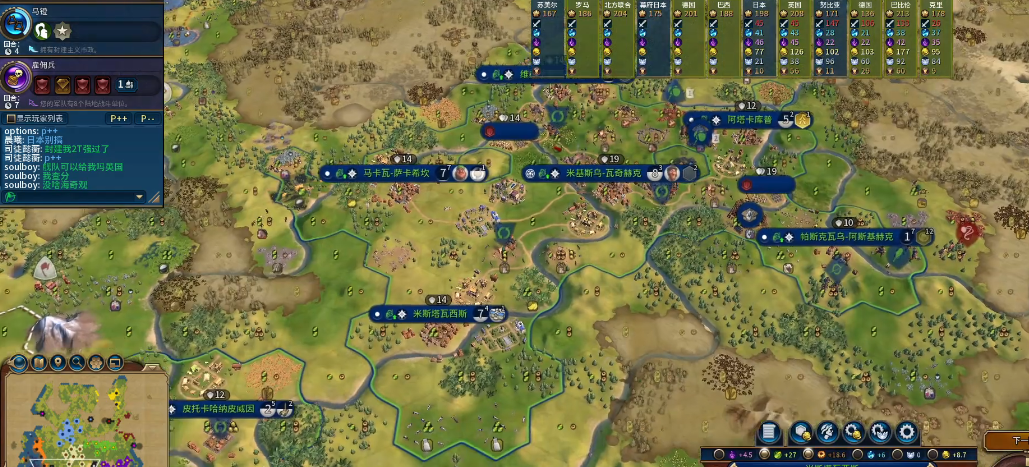
Task: Select the 米基斯乌-瓦奇赫克 city banner
Action: pyautogui.click(x=601, y=173)
